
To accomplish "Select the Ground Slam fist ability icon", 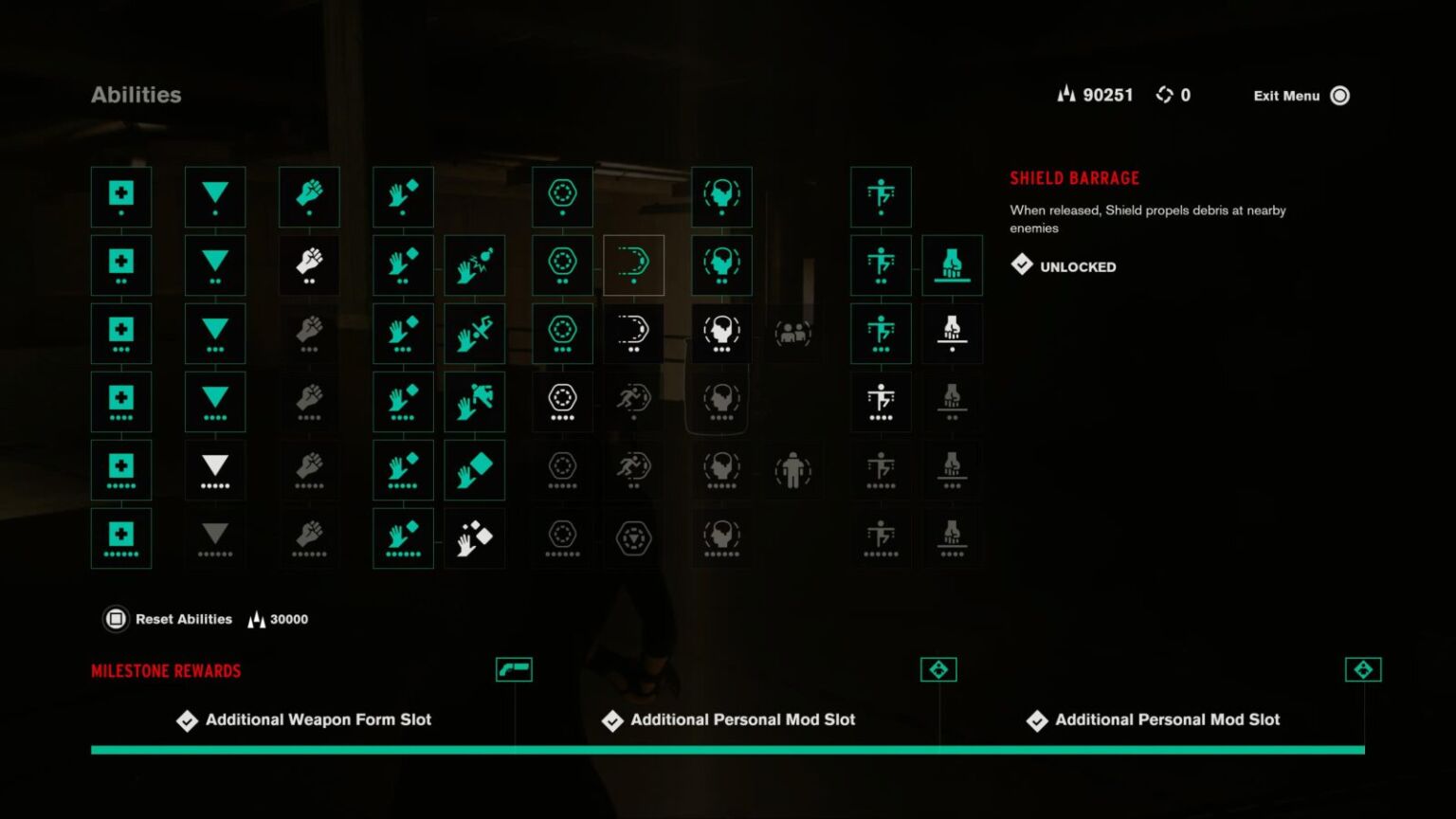I will tap(952, 264).
